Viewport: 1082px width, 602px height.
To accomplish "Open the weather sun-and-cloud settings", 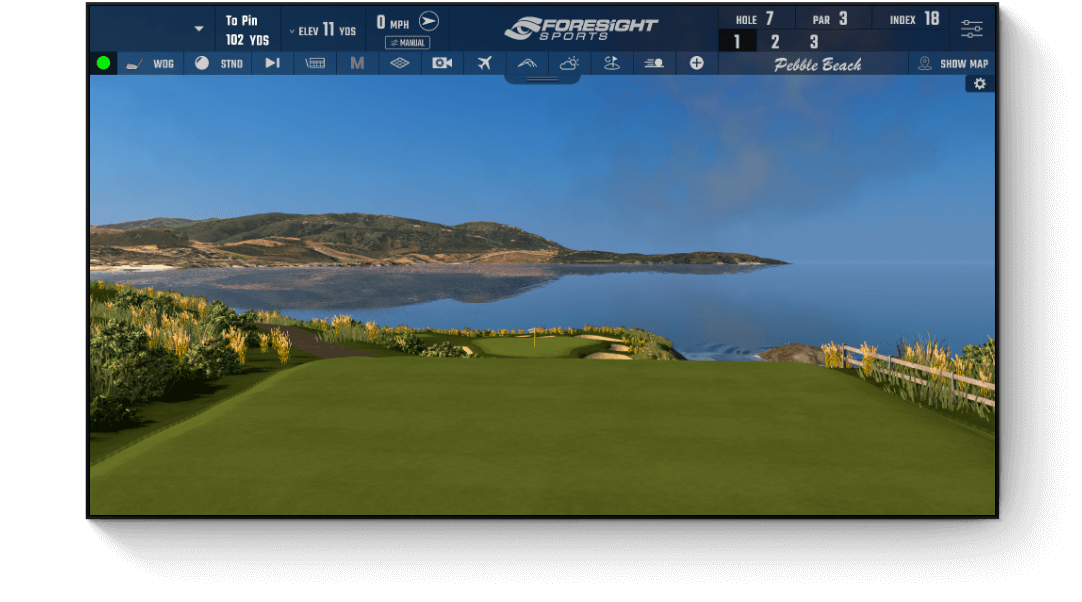I will click(x=569, y=63).
